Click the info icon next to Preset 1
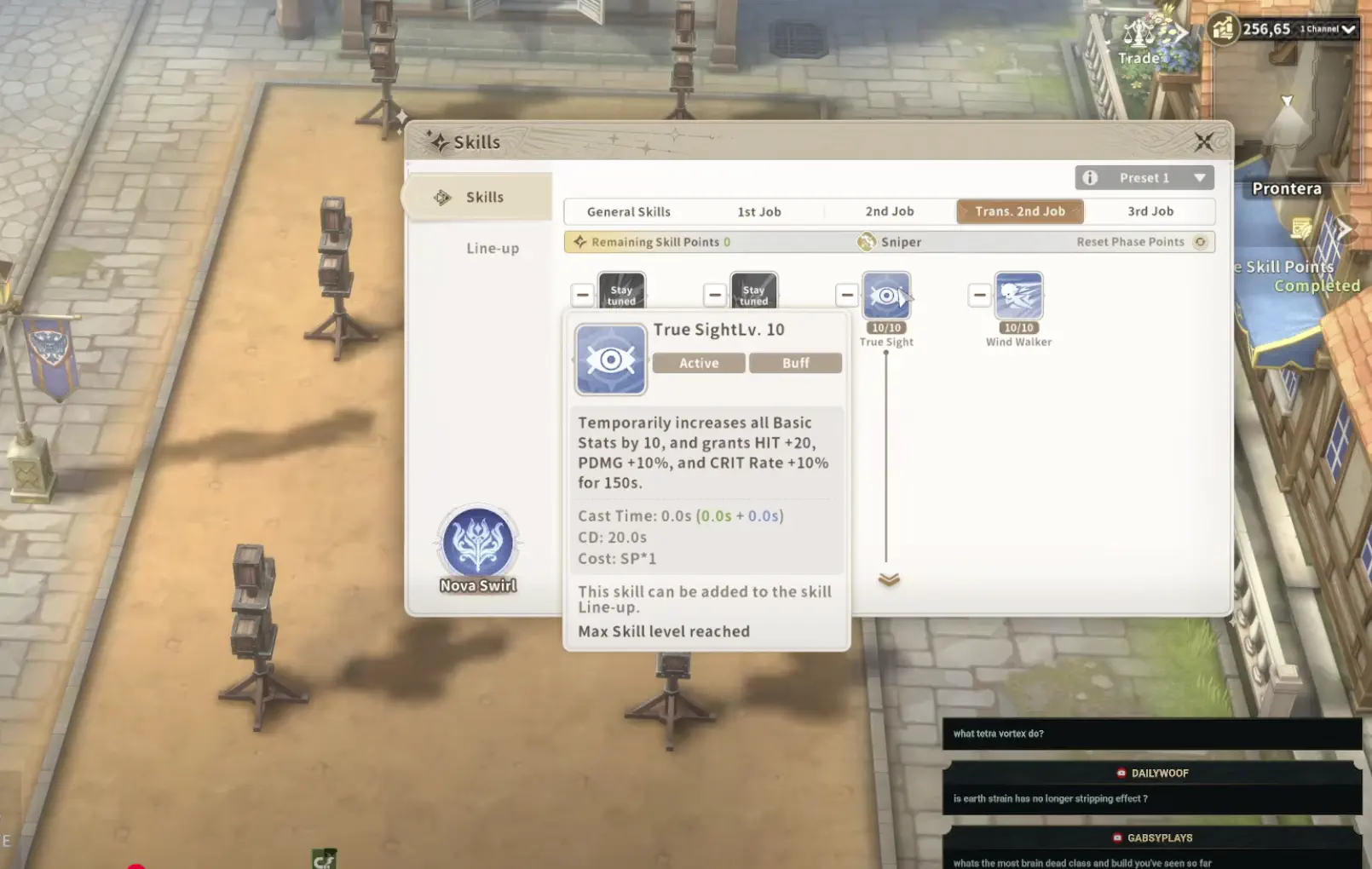This screenshot has width=1372, height=869. (1088, 177)
